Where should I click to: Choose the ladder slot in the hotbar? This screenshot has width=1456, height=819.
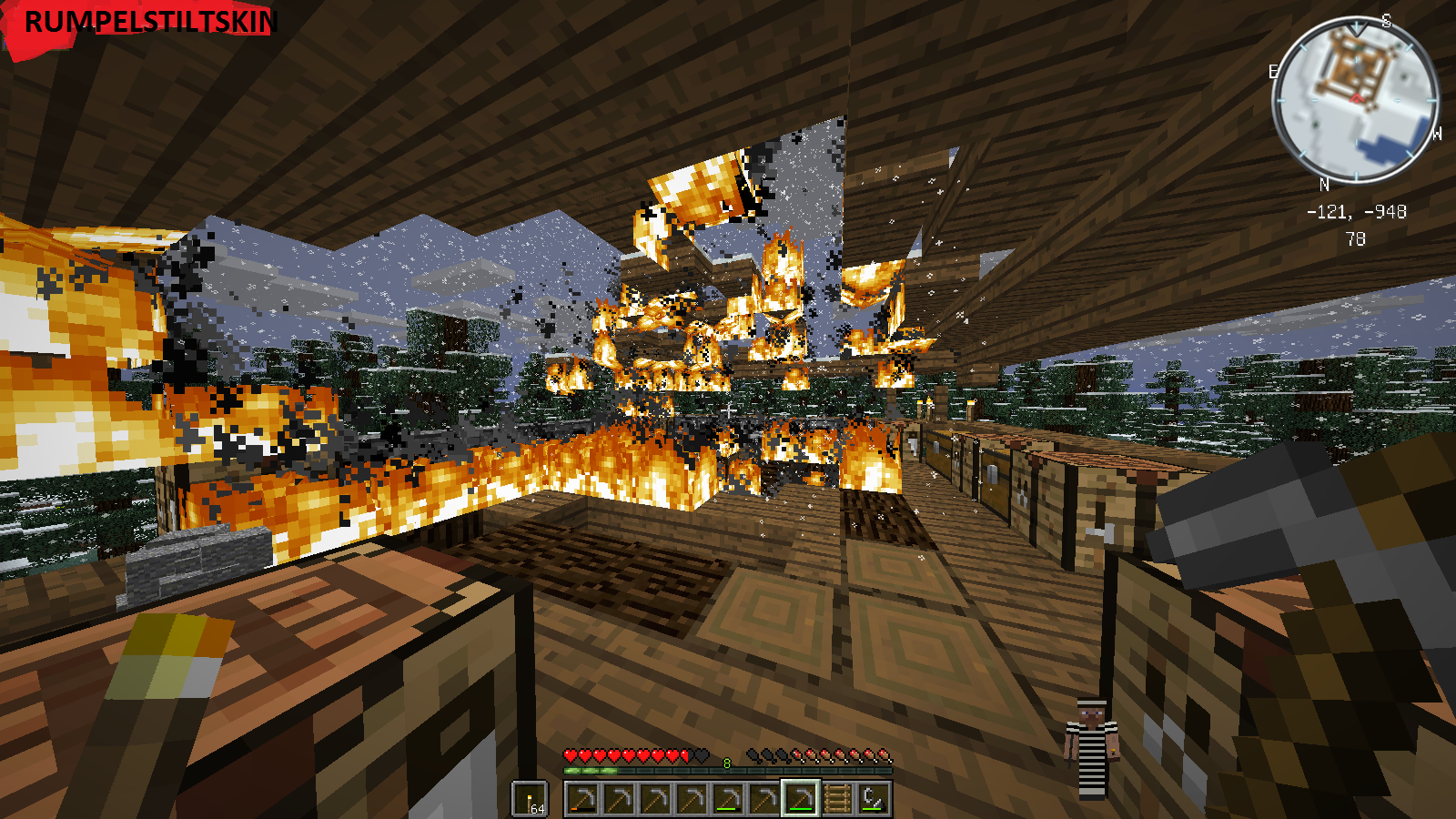837,799
